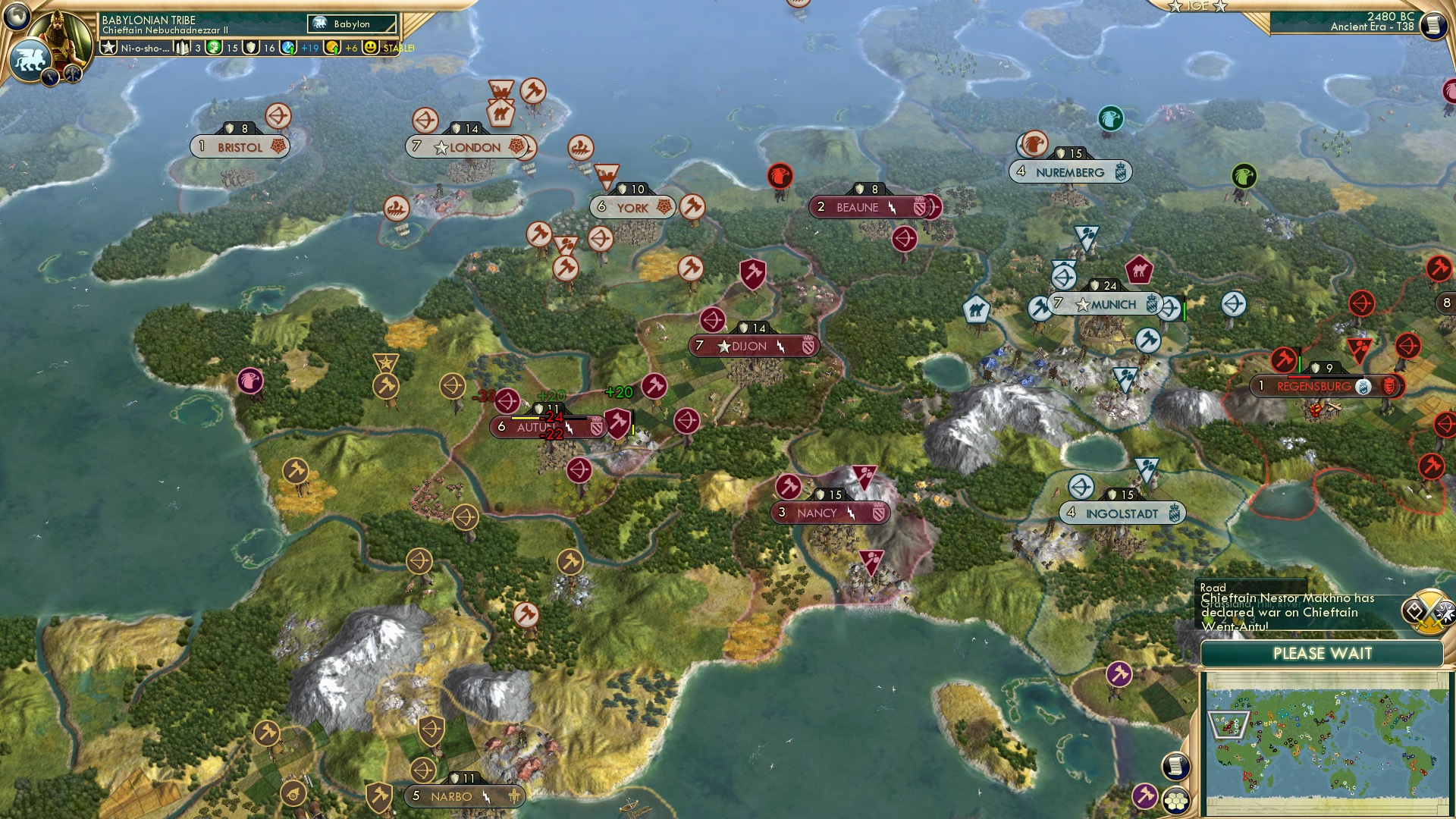
Task: Select the notification log scroll icon above the minimap
Action: [x=1175, y=764]
